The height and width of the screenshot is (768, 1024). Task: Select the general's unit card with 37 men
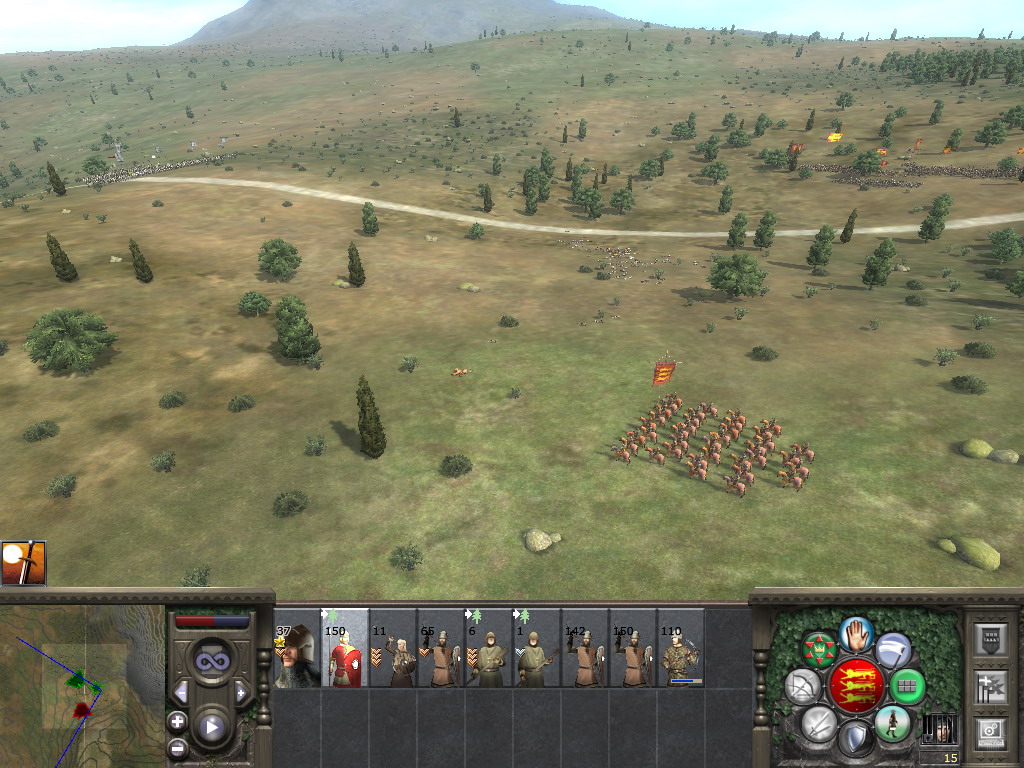[297, 648]
